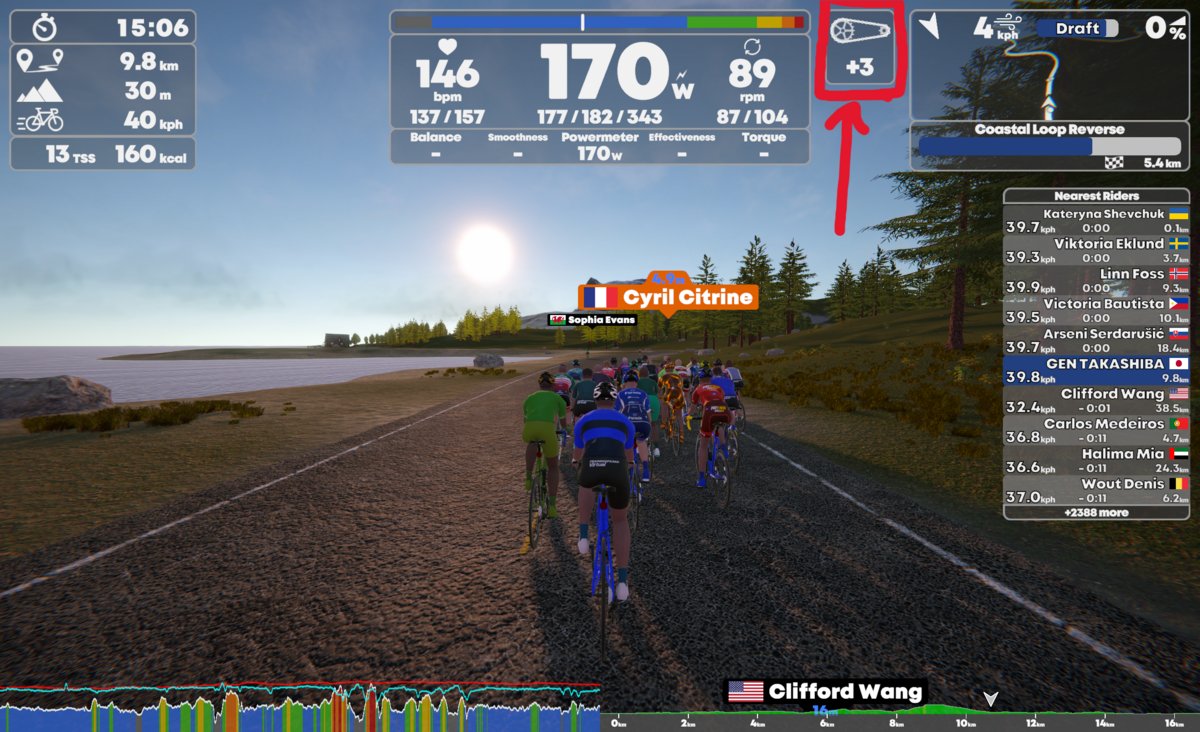Select Halima Mia's rider entry

pyautogui.click(x=1096, y=461)
